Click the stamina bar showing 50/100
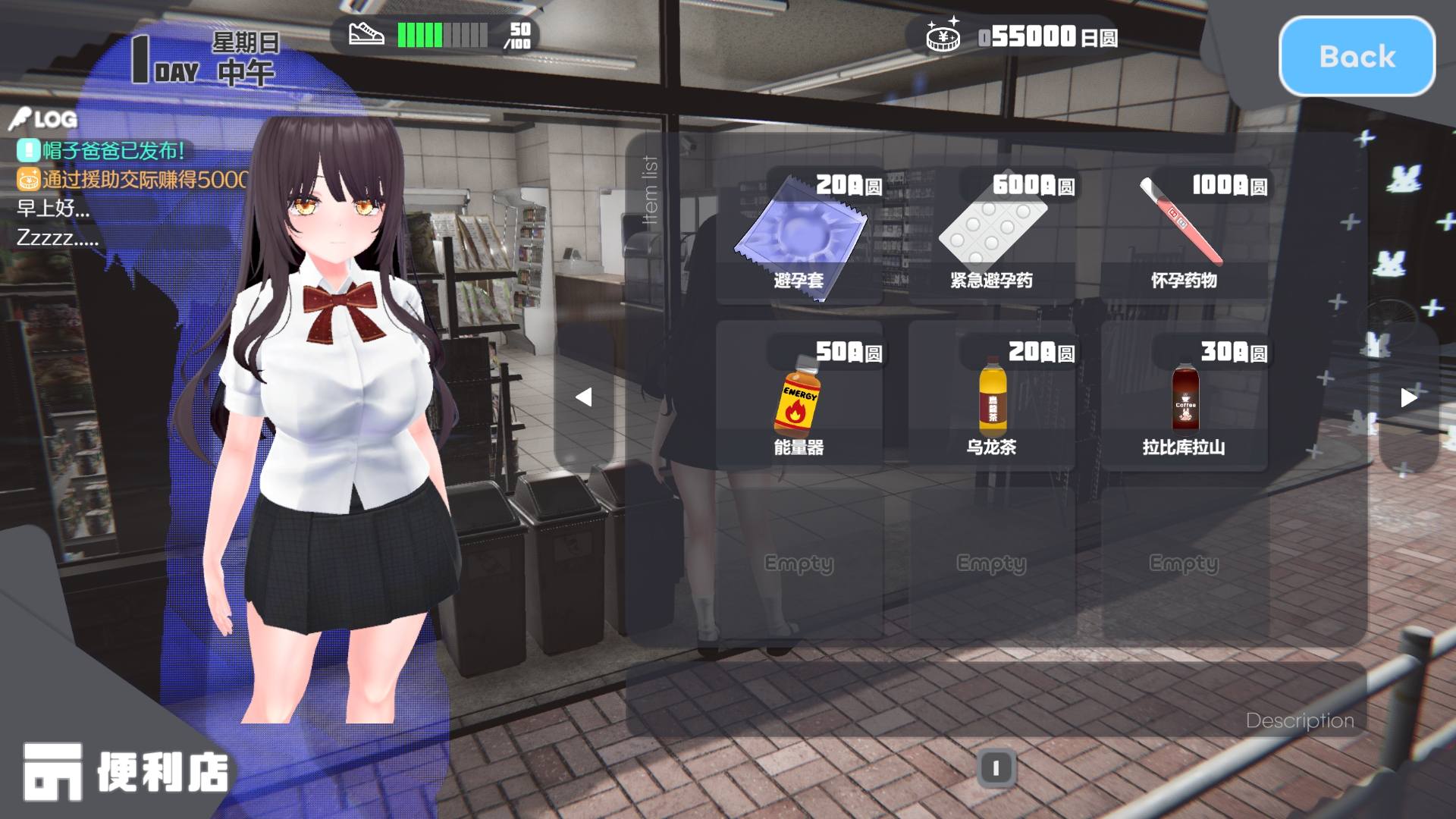Viewport: 1456px width, 819px height. click(x=444, y=34)
